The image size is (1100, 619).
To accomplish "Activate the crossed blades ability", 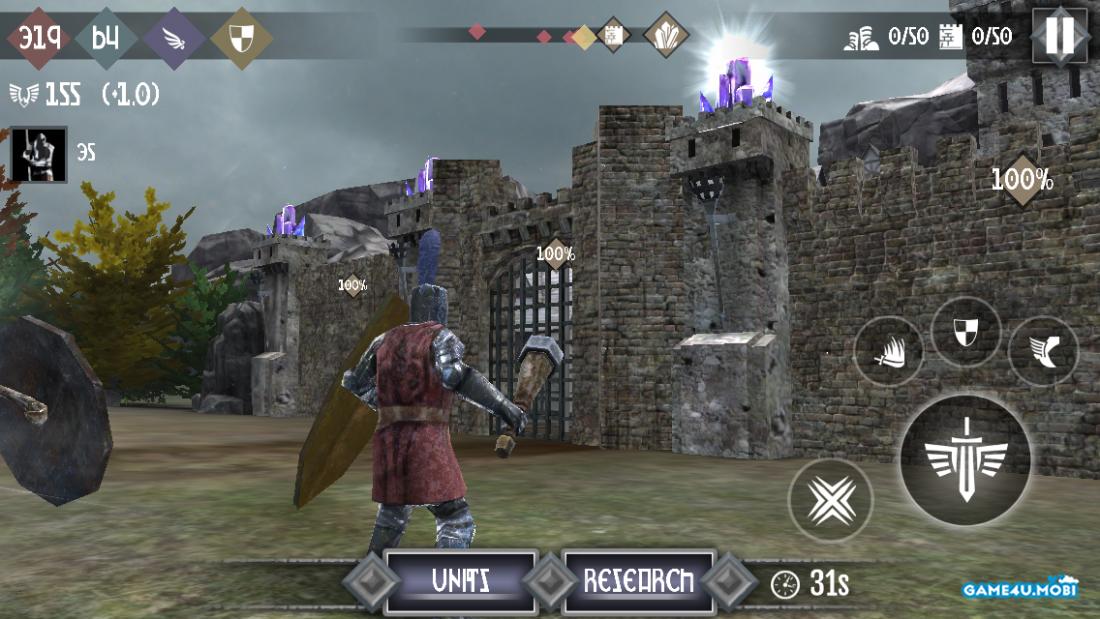I will (830, 500).
